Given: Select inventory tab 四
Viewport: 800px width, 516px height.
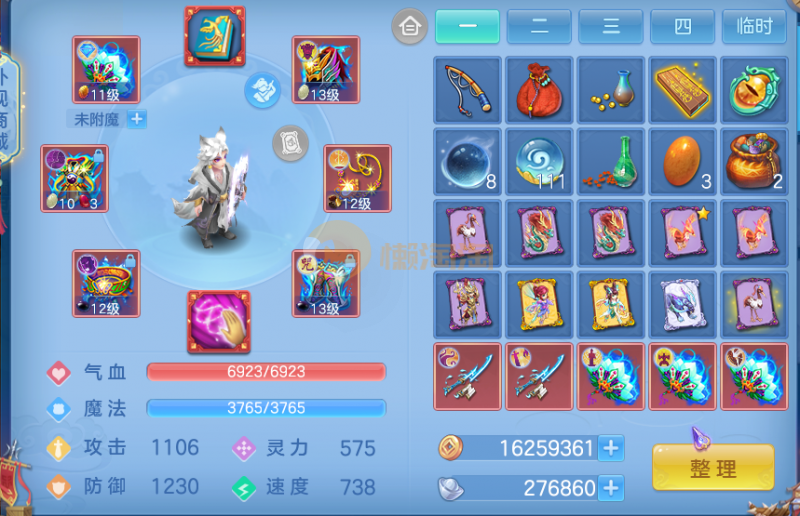Looking at the screenshot, I should coord(682,26).
